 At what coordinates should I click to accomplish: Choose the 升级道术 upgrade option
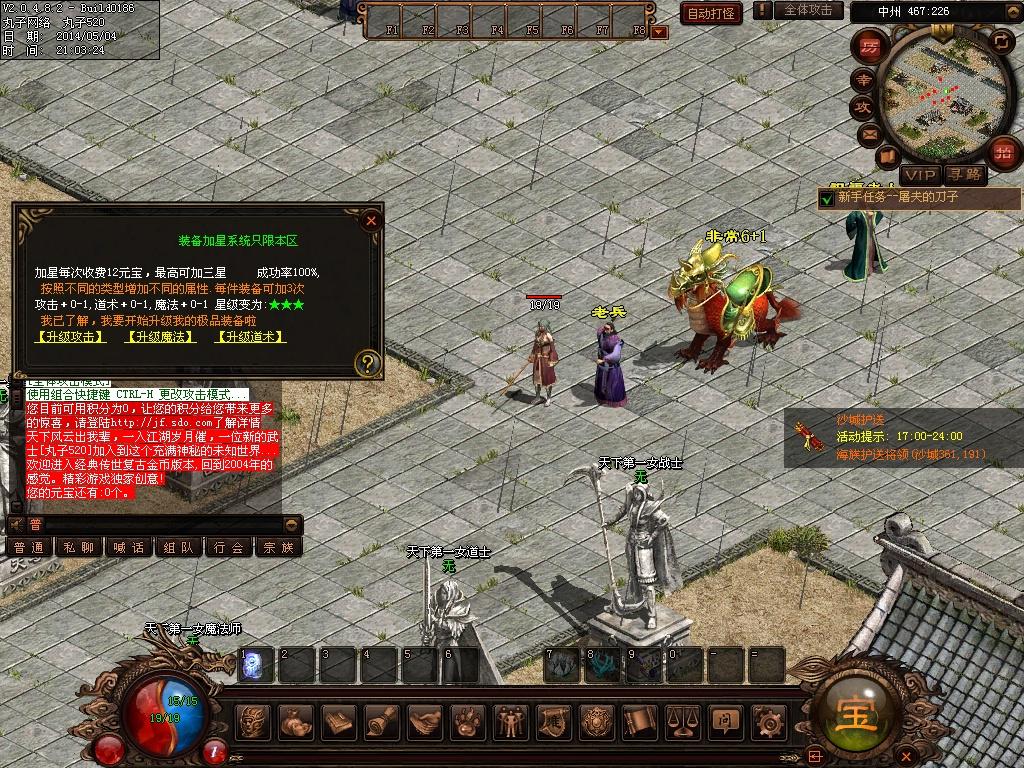(251, 337)
